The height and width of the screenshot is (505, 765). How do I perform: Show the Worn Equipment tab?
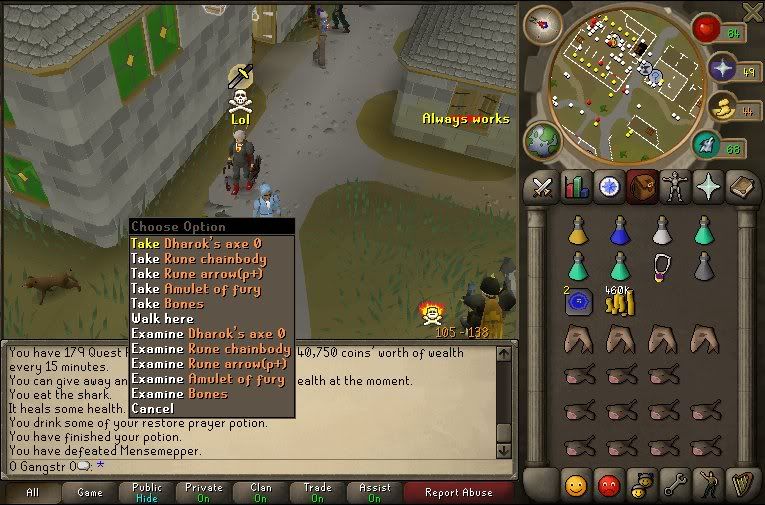674,187
